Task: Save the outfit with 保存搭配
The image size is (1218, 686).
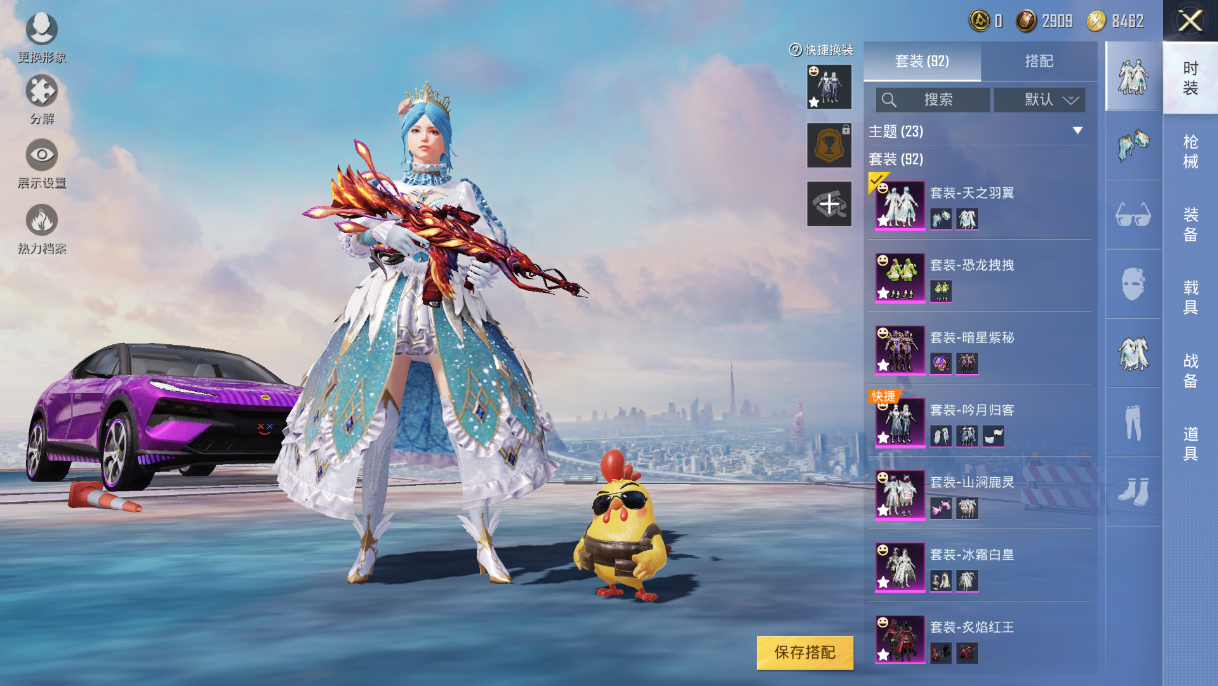Action: click(805, 652)
